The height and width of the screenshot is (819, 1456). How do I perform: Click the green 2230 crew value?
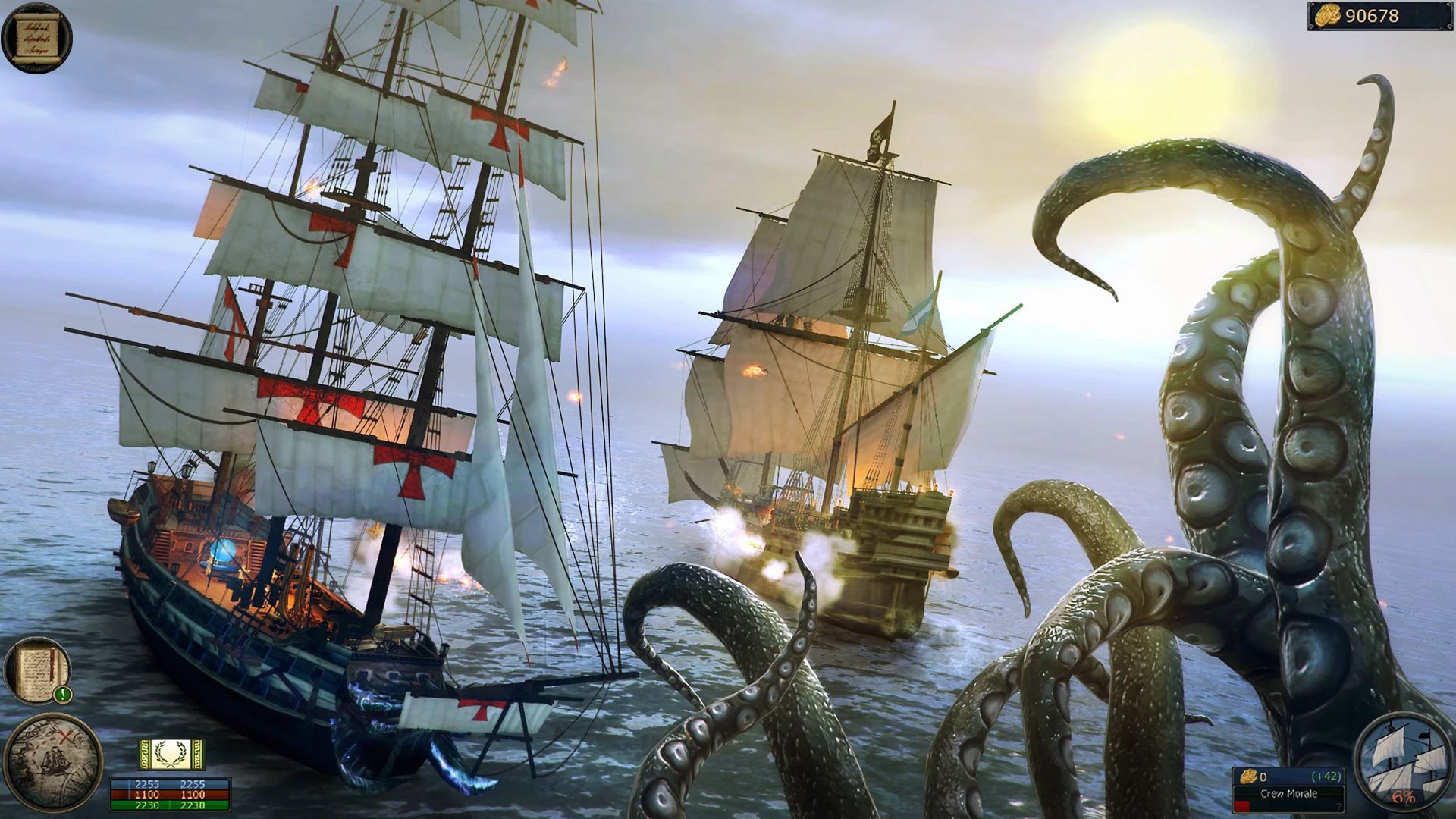[147, 805]
